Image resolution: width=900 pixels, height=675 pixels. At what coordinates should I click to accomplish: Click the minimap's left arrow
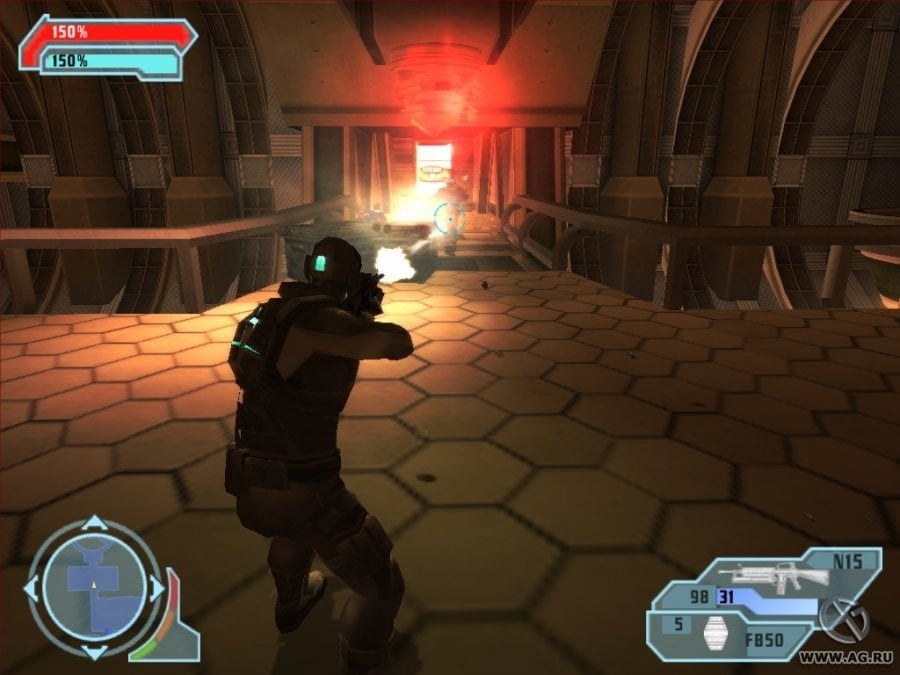click(x=30, y=589)
